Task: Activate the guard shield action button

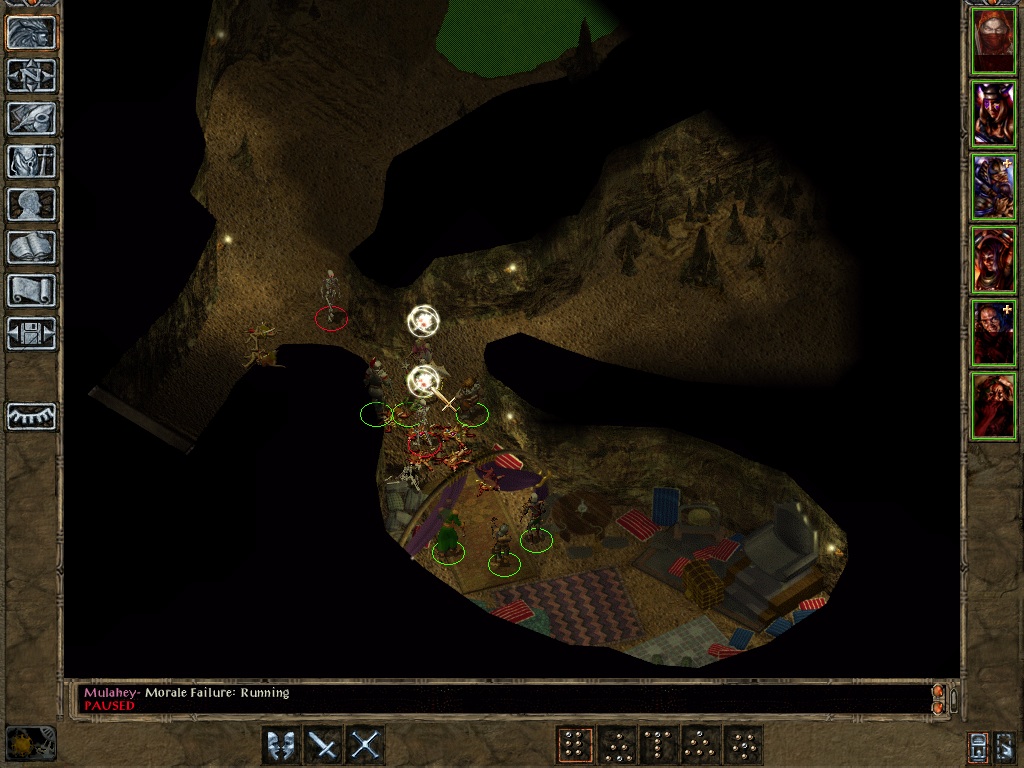Action: [x=280, y=745]
